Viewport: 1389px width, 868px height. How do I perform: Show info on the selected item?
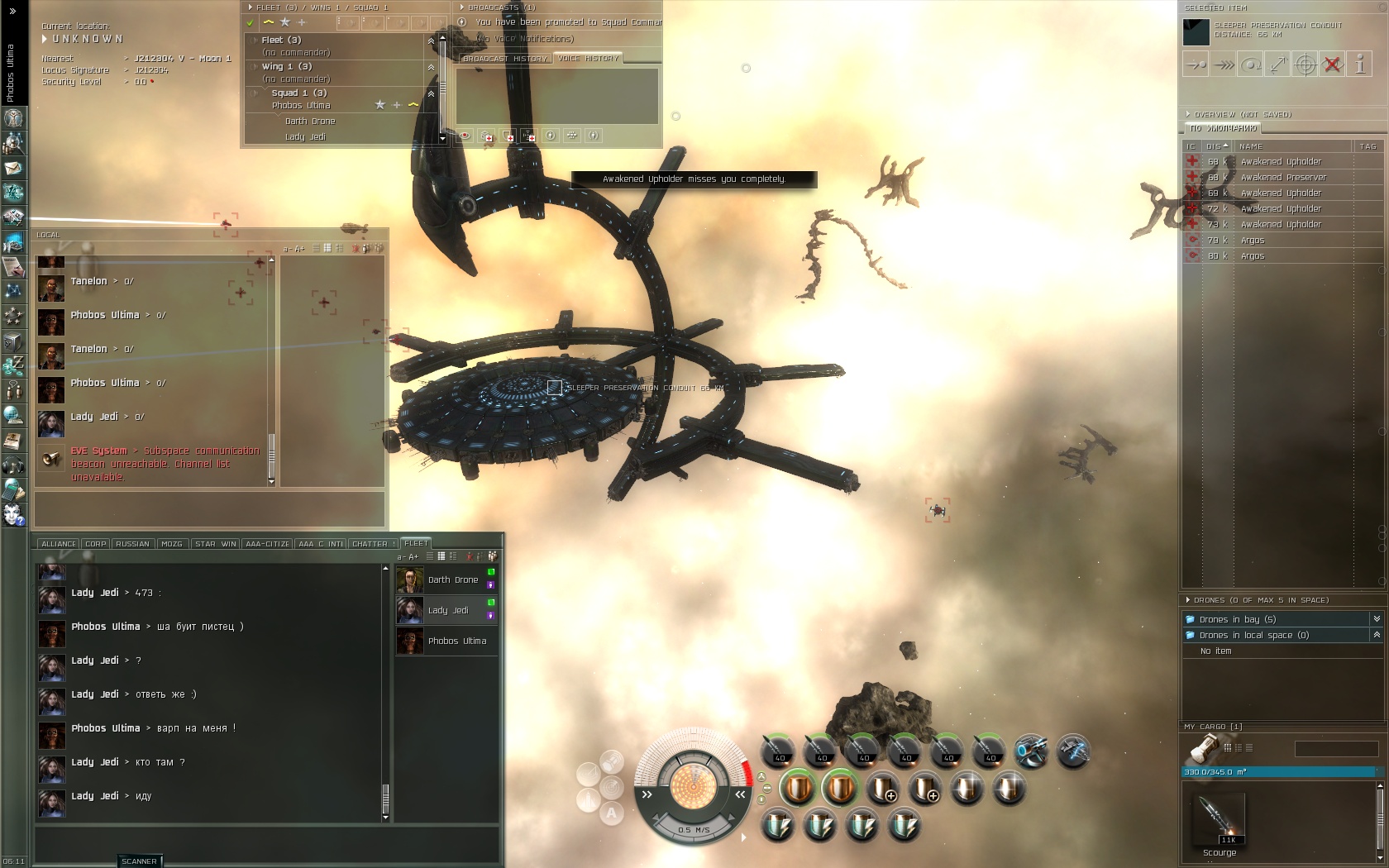click(1359, 64)
